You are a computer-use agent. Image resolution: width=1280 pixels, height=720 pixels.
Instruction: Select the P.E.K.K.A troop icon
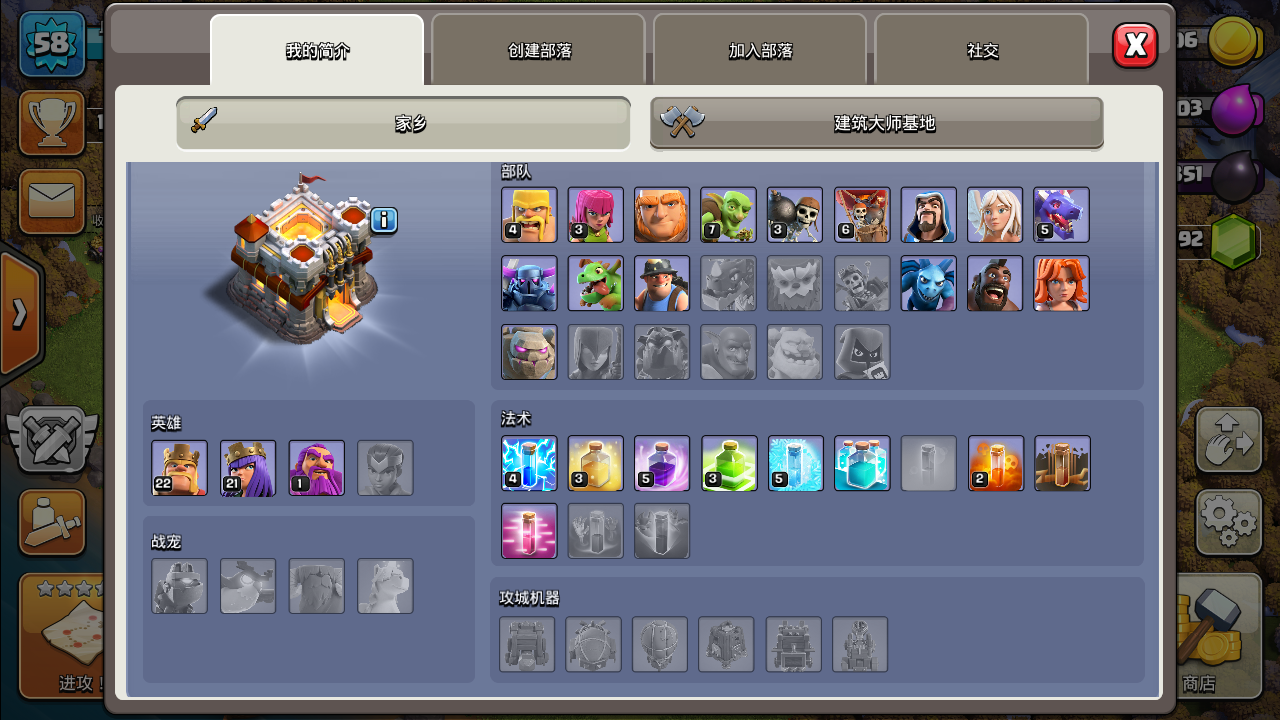pos(529,283)
